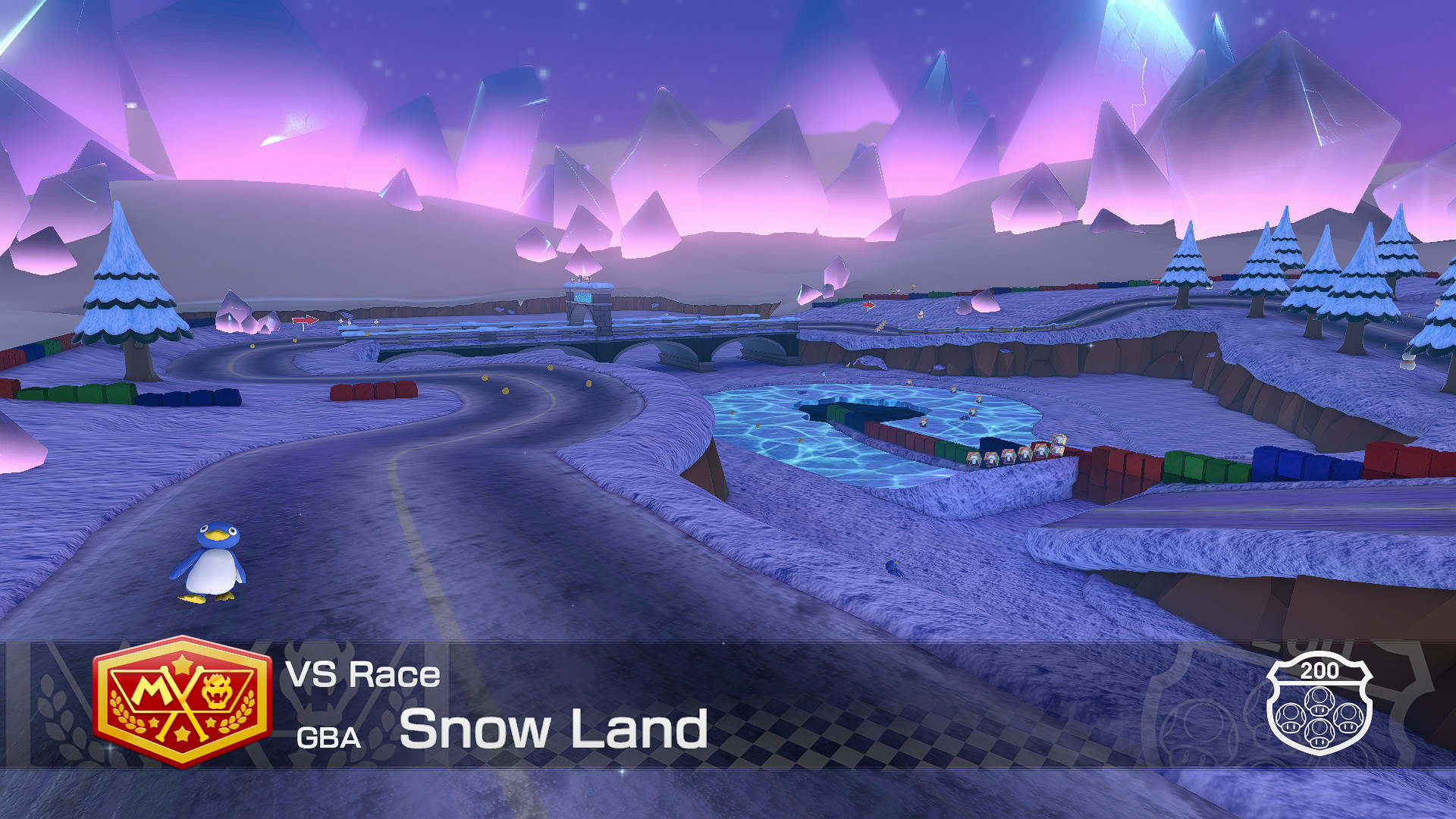Click the frozen spiral pond in the center

click(880, 432)
